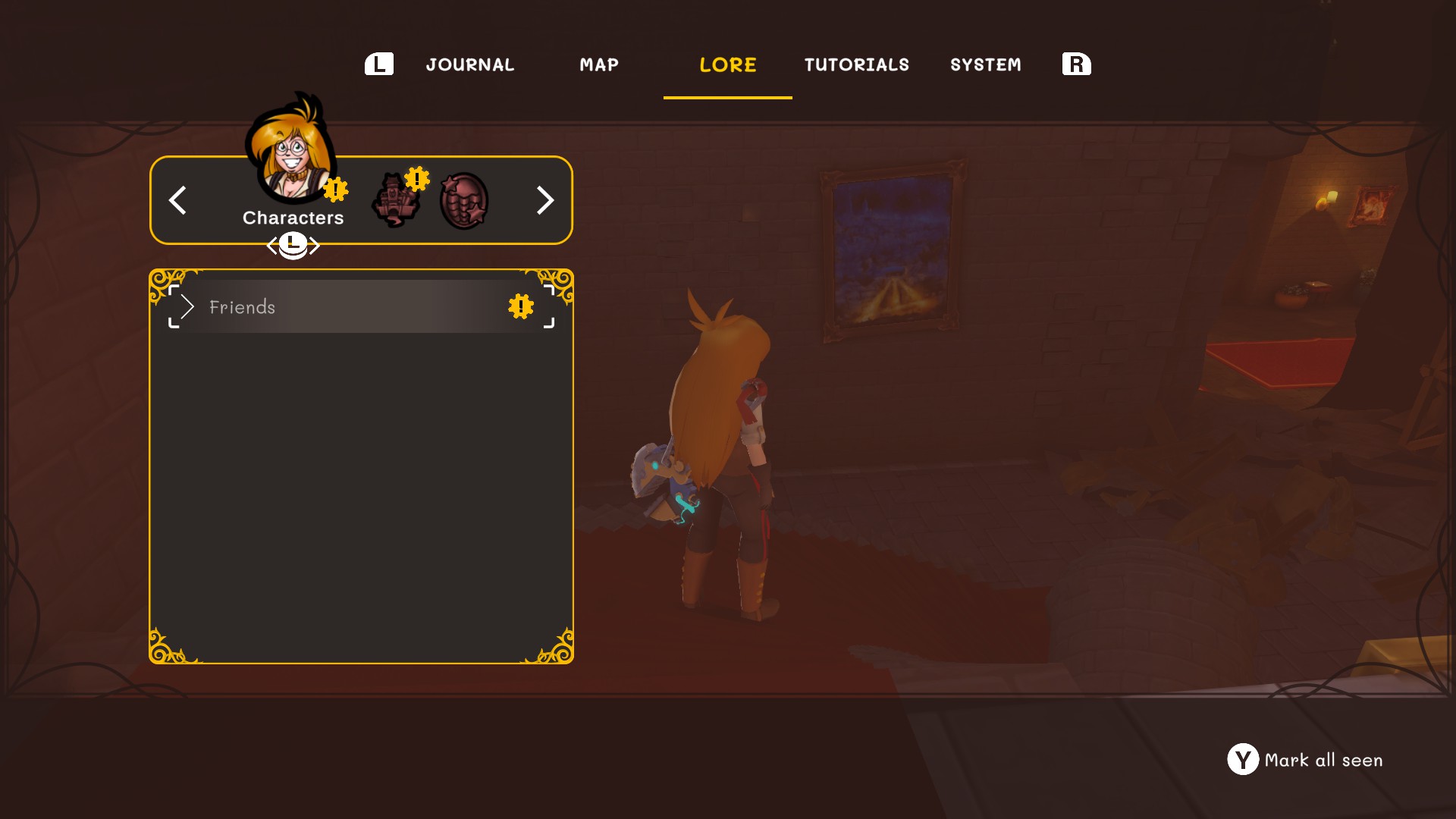This screenshot has width=1456, height=819.
Task: Switch to the Journal tab
Action: [x=469, y=65]
